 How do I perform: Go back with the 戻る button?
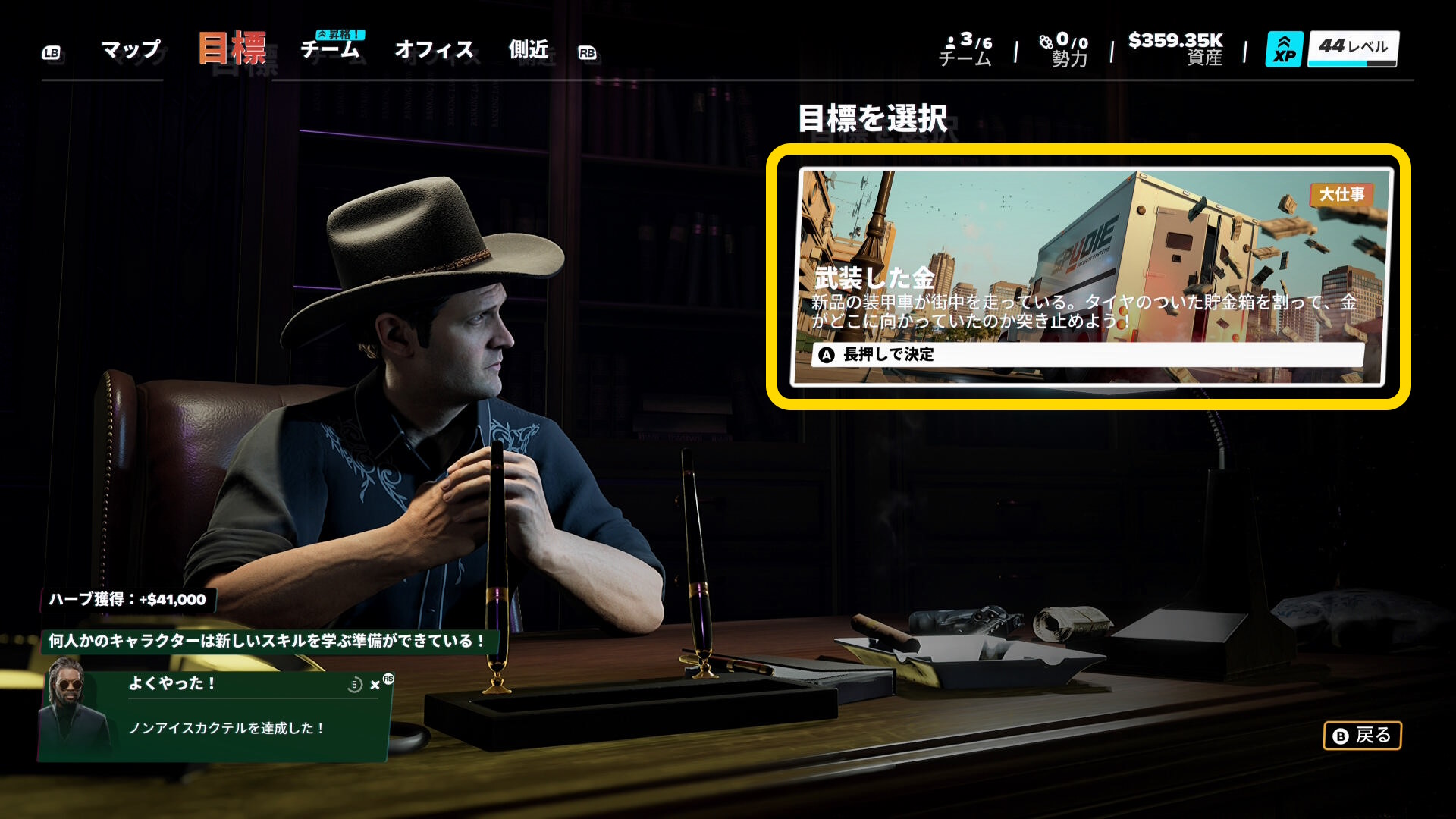pyautogui.click(x=1362, y=736)
